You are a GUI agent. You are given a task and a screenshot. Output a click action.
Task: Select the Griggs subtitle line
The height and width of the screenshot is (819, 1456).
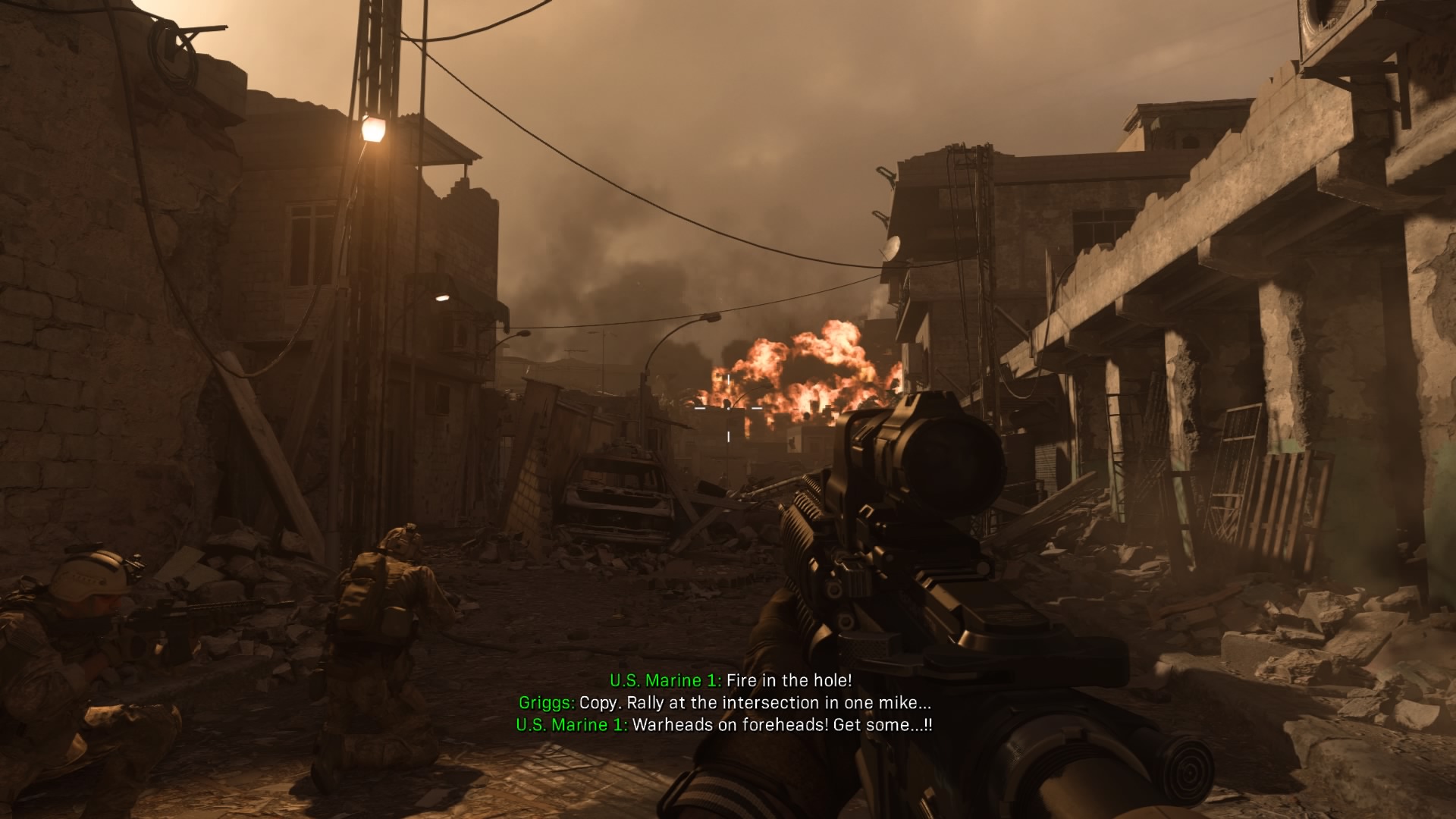[728, 703]
